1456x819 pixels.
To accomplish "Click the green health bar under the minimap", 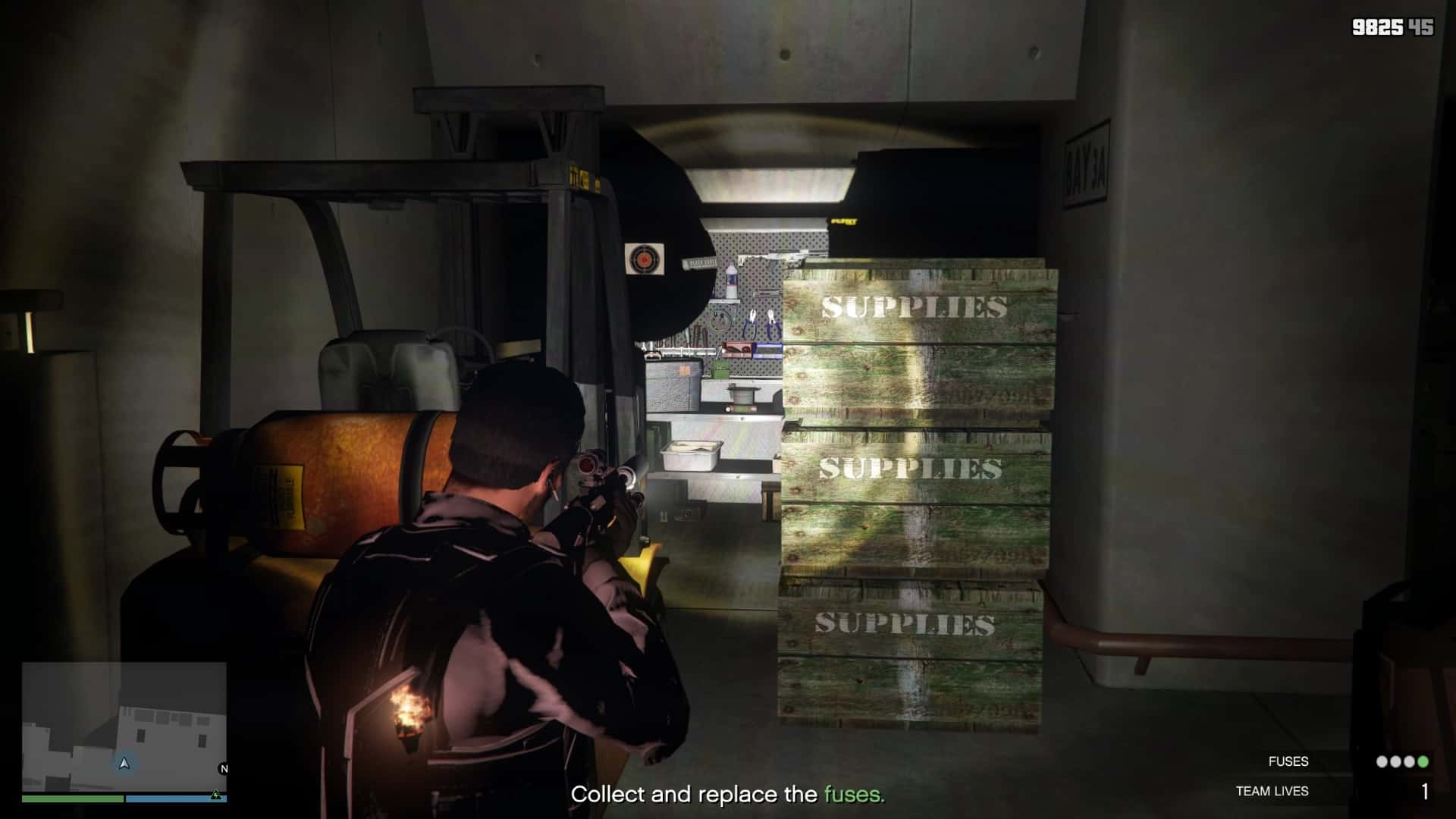I will click(72, 799).
